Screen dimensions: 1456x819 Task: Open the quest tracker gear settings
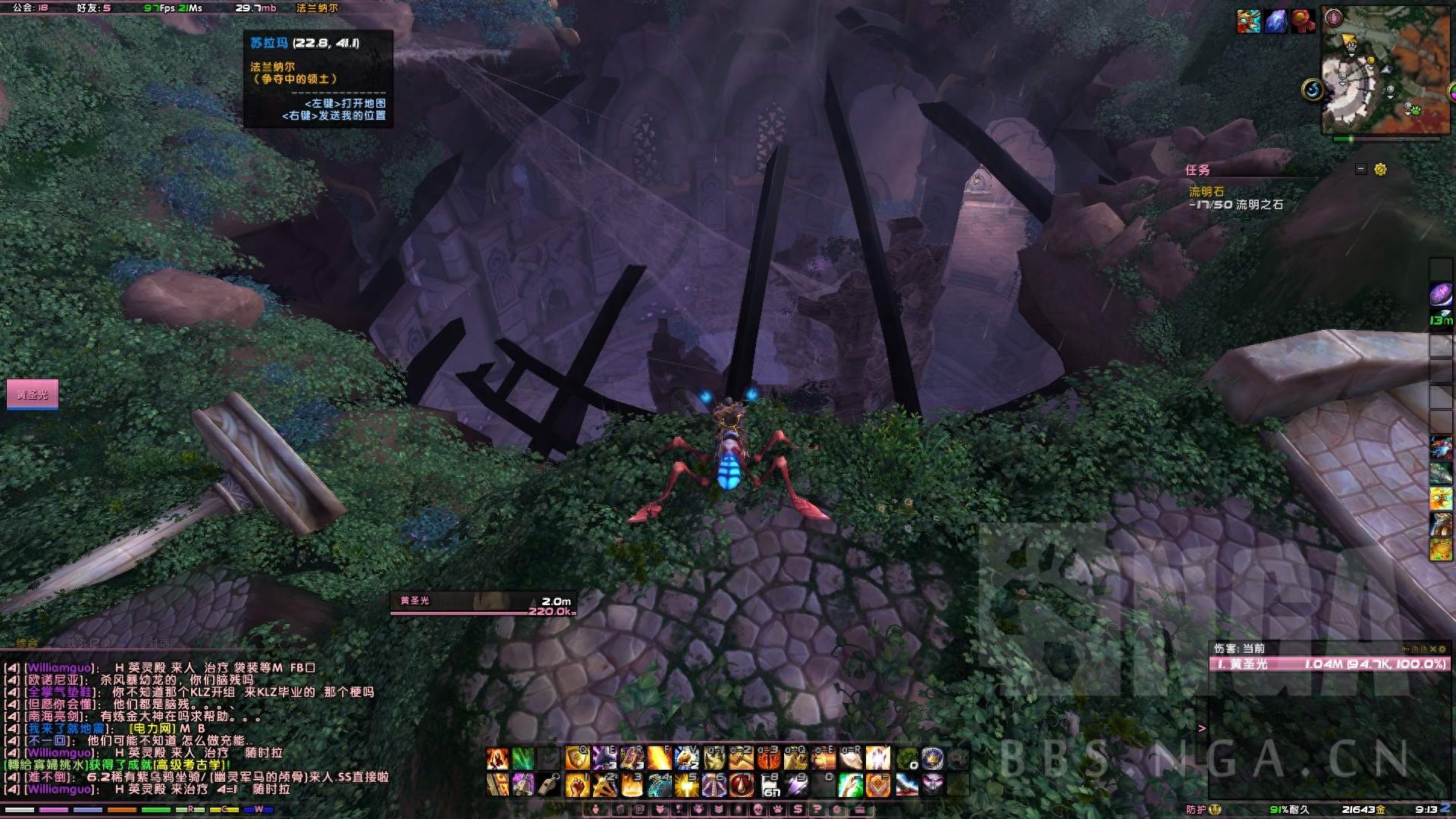coord(1380,169)
